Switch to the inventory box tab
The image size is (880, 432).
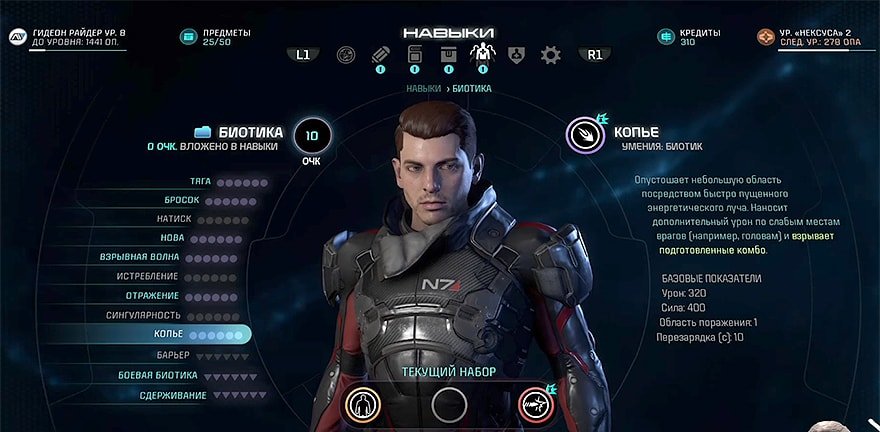(x=448, y=55)
